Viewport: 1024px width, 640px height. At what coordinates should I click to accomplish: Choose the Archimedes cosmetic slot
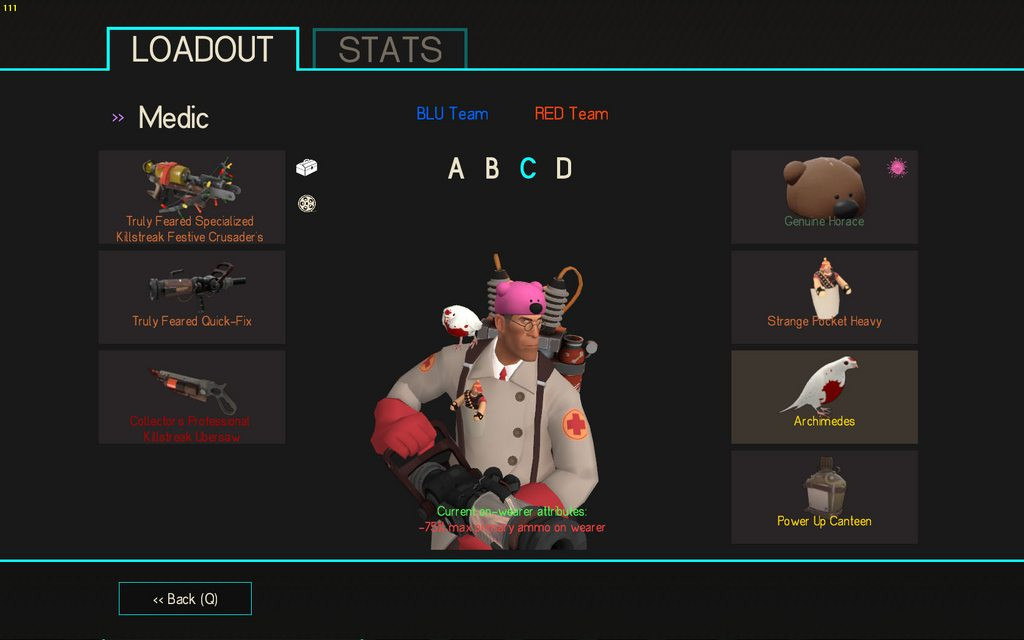(824, 397)
